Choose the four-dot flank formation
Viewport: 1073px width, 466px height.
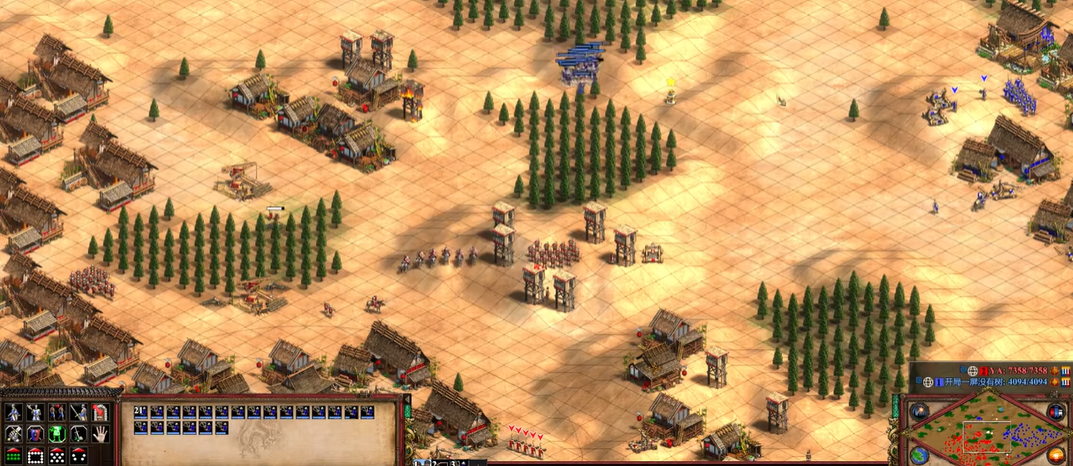78,456
